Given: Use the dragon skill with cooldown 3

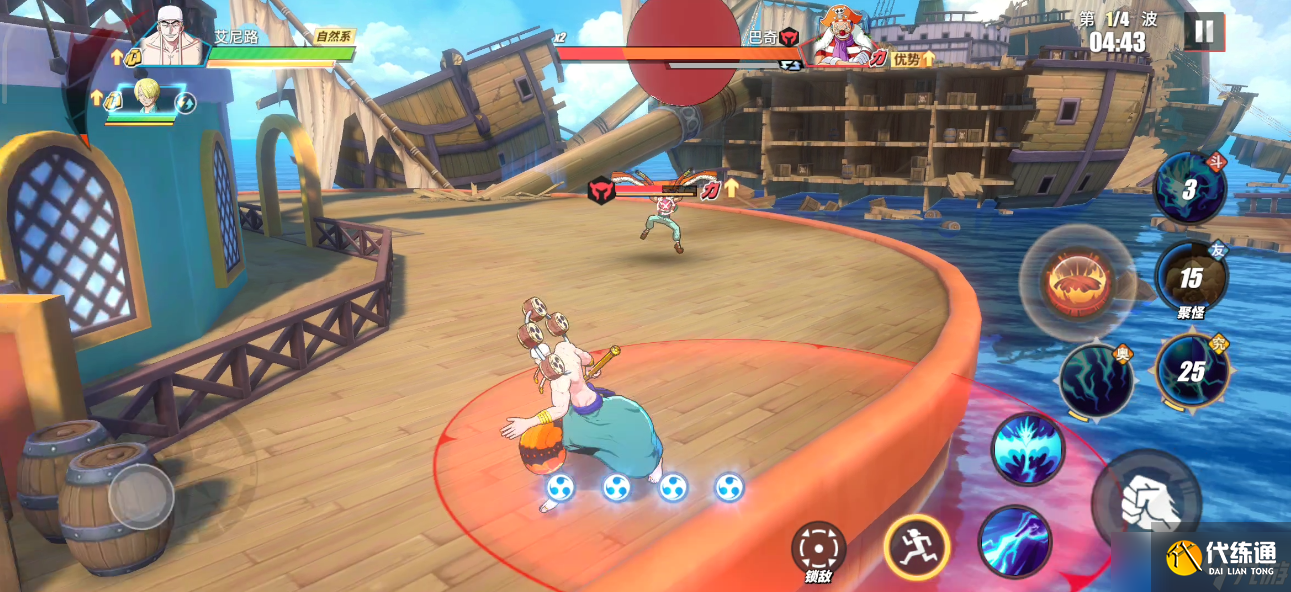Looking at the screenshot, I should (x=1189, y=188).
